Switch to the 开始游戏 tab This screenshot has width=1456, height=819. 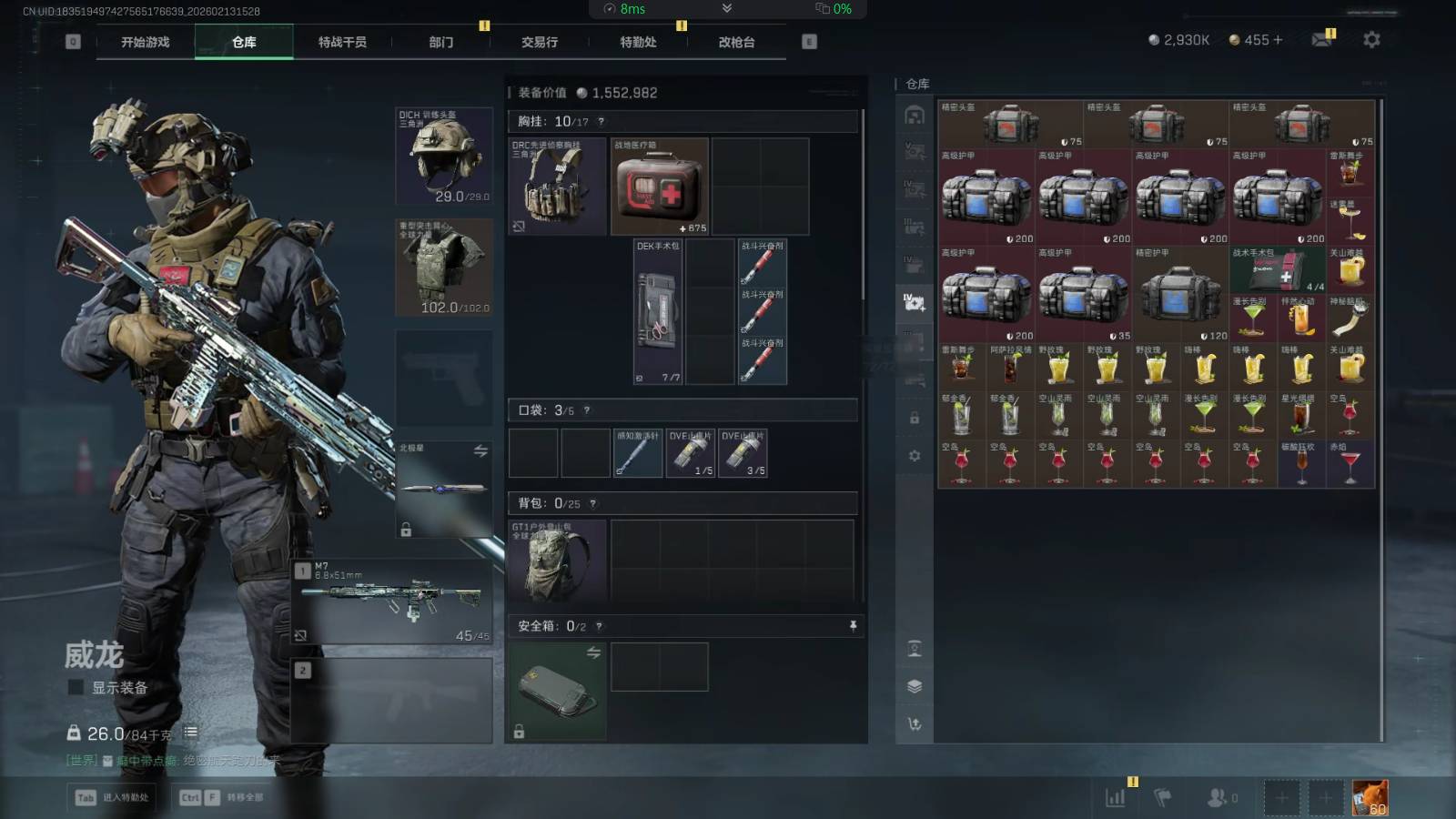click(146, 42)
